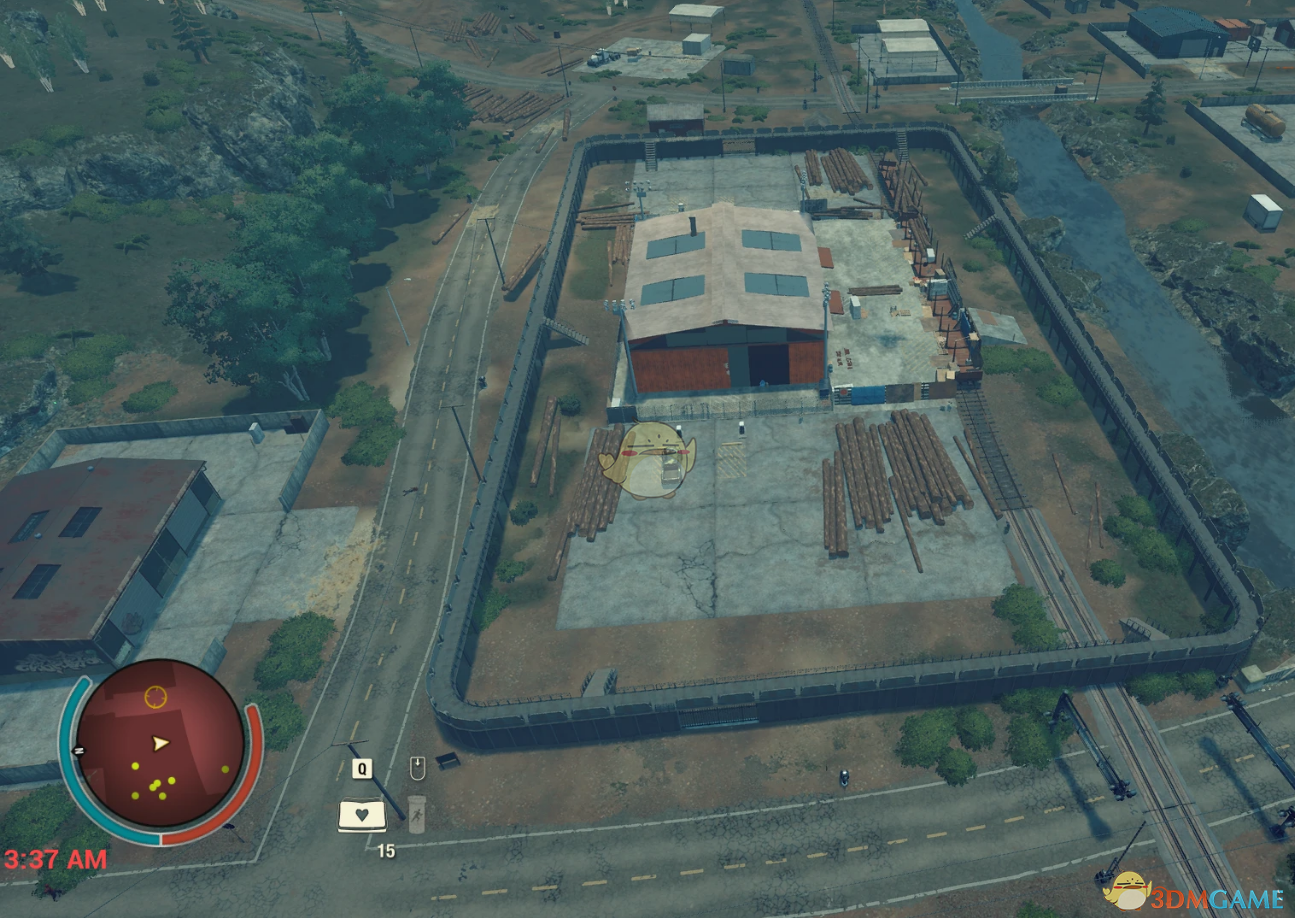Click the north indicator on the minimap compass
The image size is (1295, 918).
pos(79,750)
